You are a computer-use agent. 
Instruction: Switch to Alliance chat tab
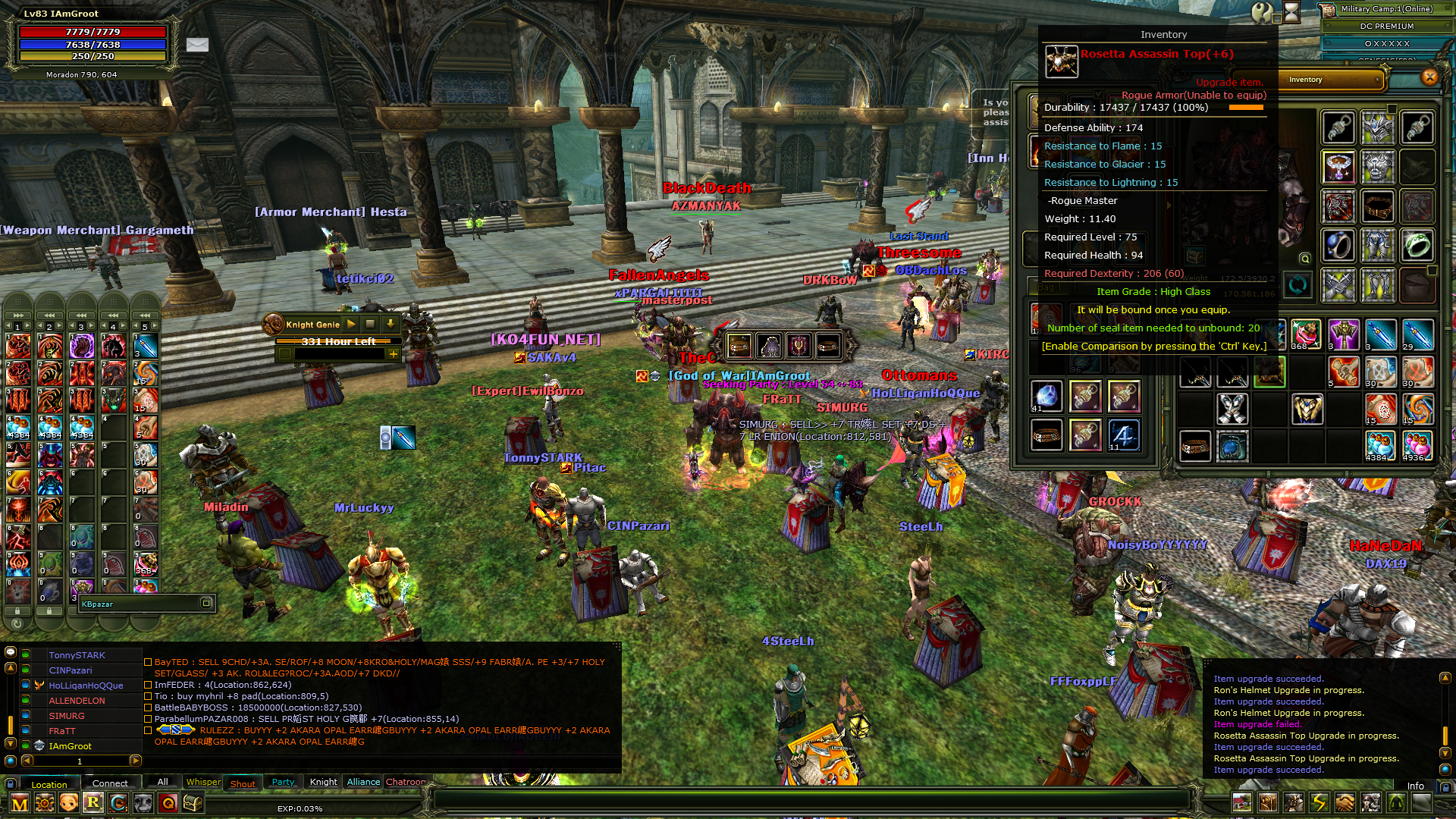tap(363, 782)
